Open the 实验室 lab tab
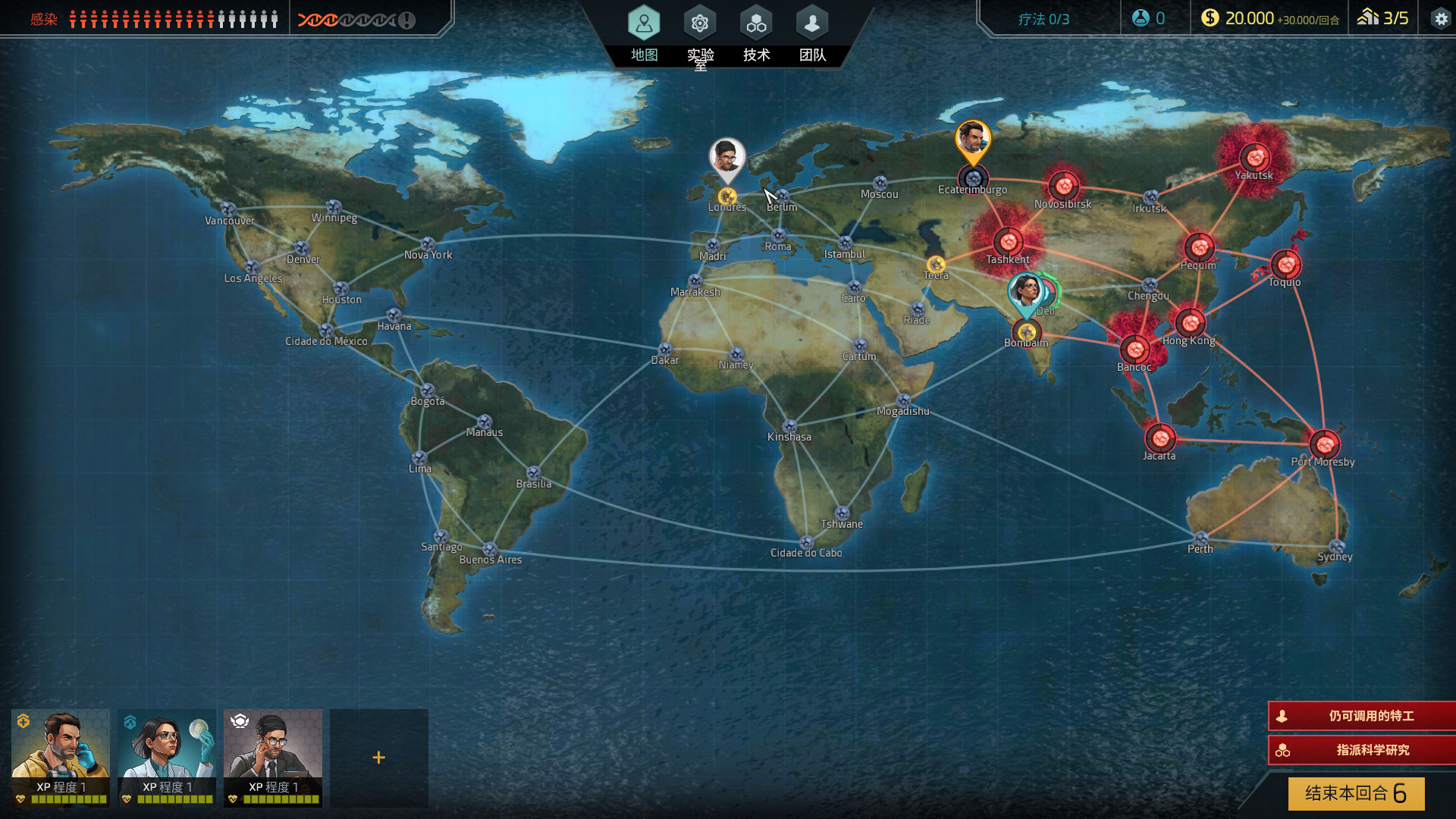The image size is (1456, 819). [x=700, y=33]
